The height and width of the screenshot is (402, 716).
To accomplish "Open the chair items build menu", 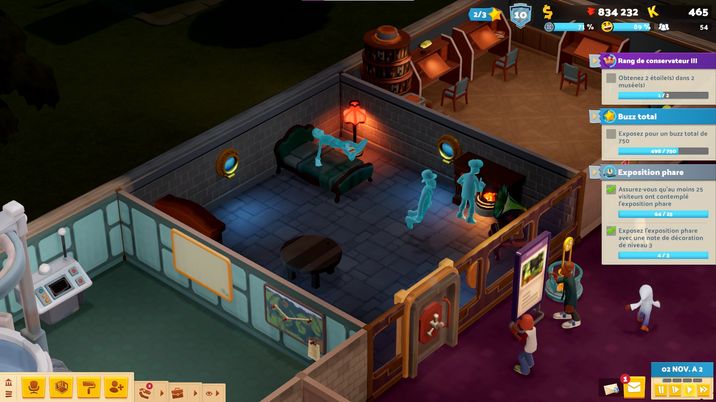I will tap(33, 388).
